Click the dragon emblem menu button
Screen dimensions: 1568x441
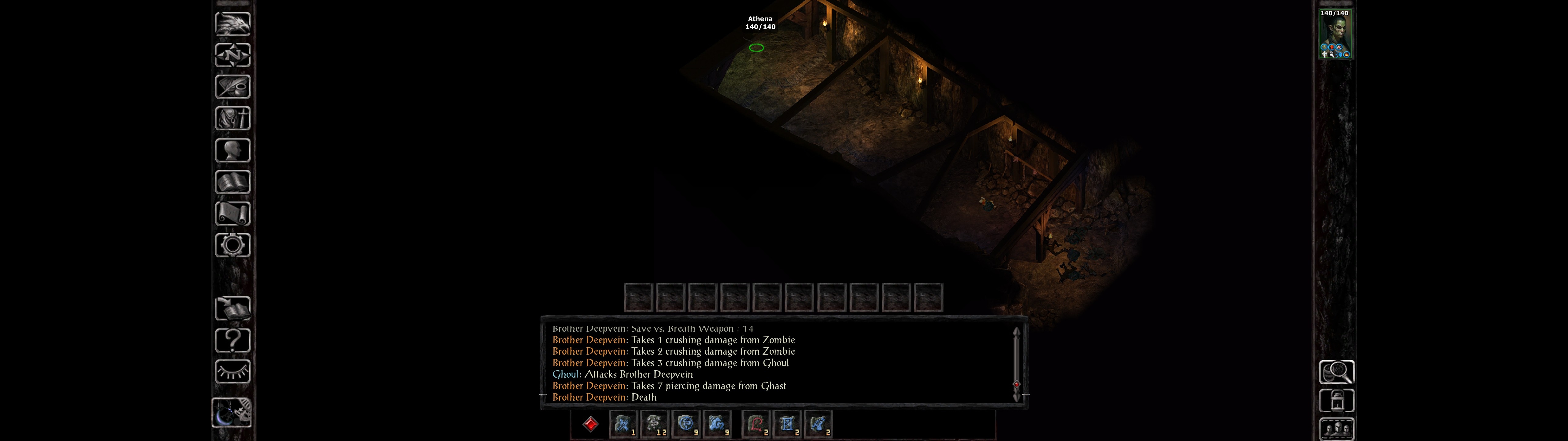[232, 24]
